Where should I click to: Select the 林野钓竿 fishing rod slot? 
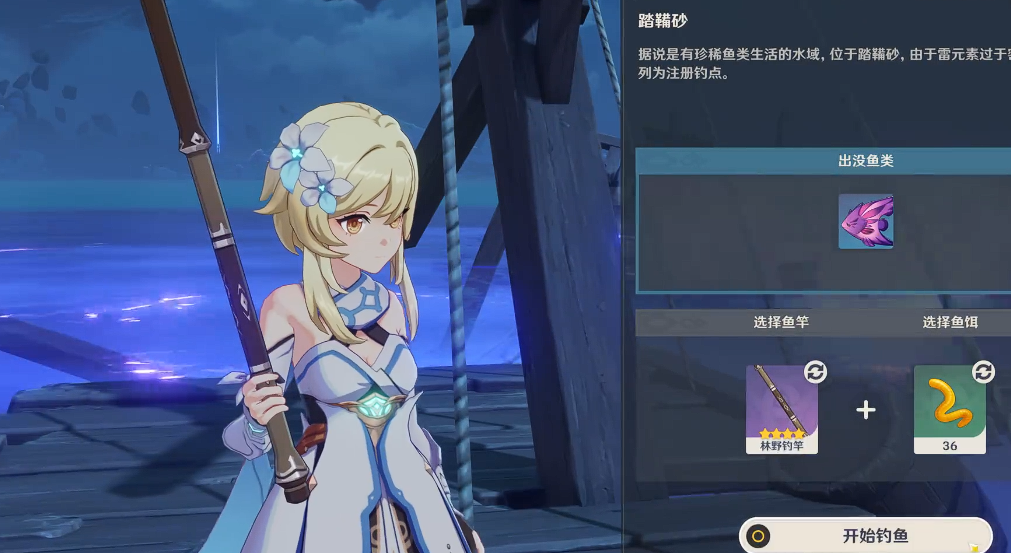[782, 408]
